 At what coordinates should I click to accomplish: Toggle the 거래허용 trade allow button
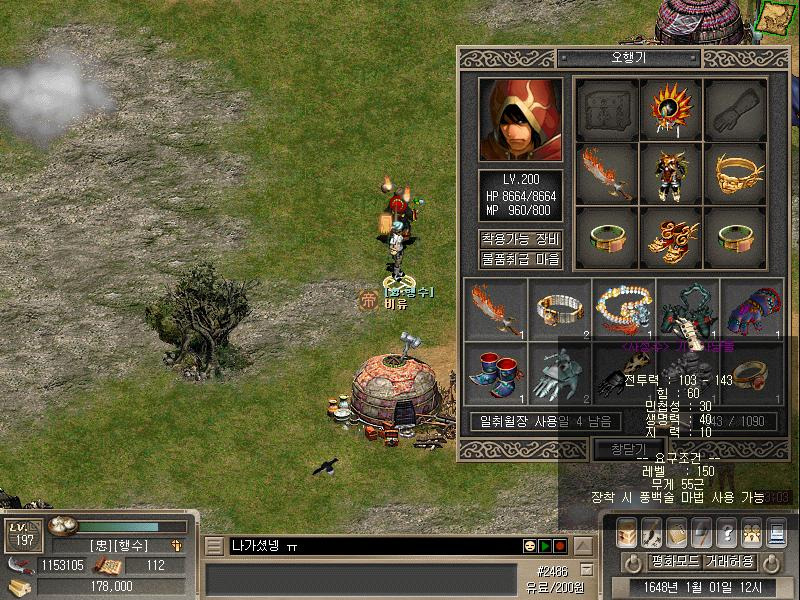[x=733, y=562]
